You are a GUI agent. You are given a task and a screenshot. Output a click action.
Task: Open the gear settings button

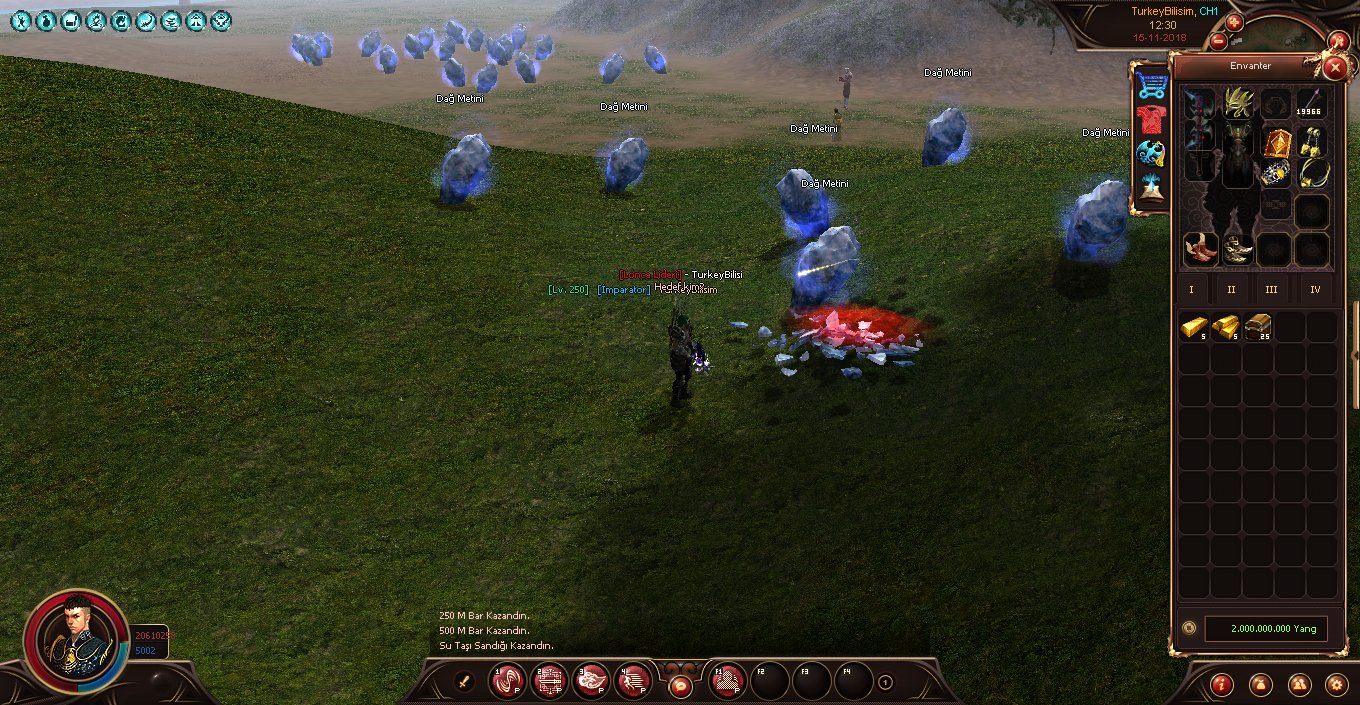tap(1335, 685)
